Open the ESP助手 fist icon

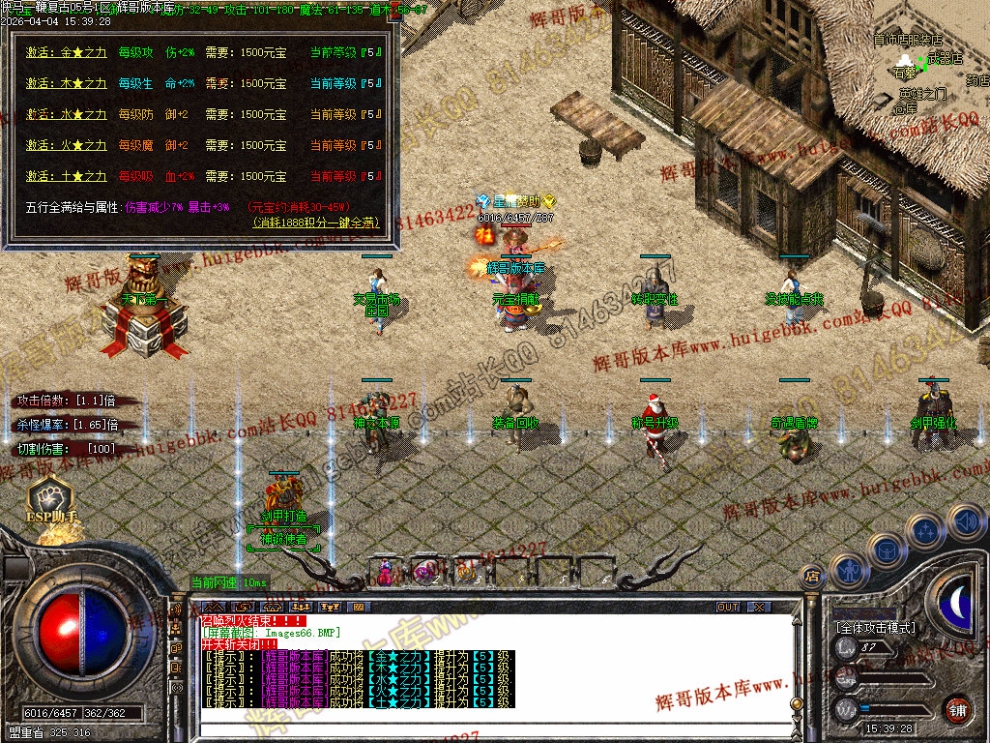click(48, 499)
